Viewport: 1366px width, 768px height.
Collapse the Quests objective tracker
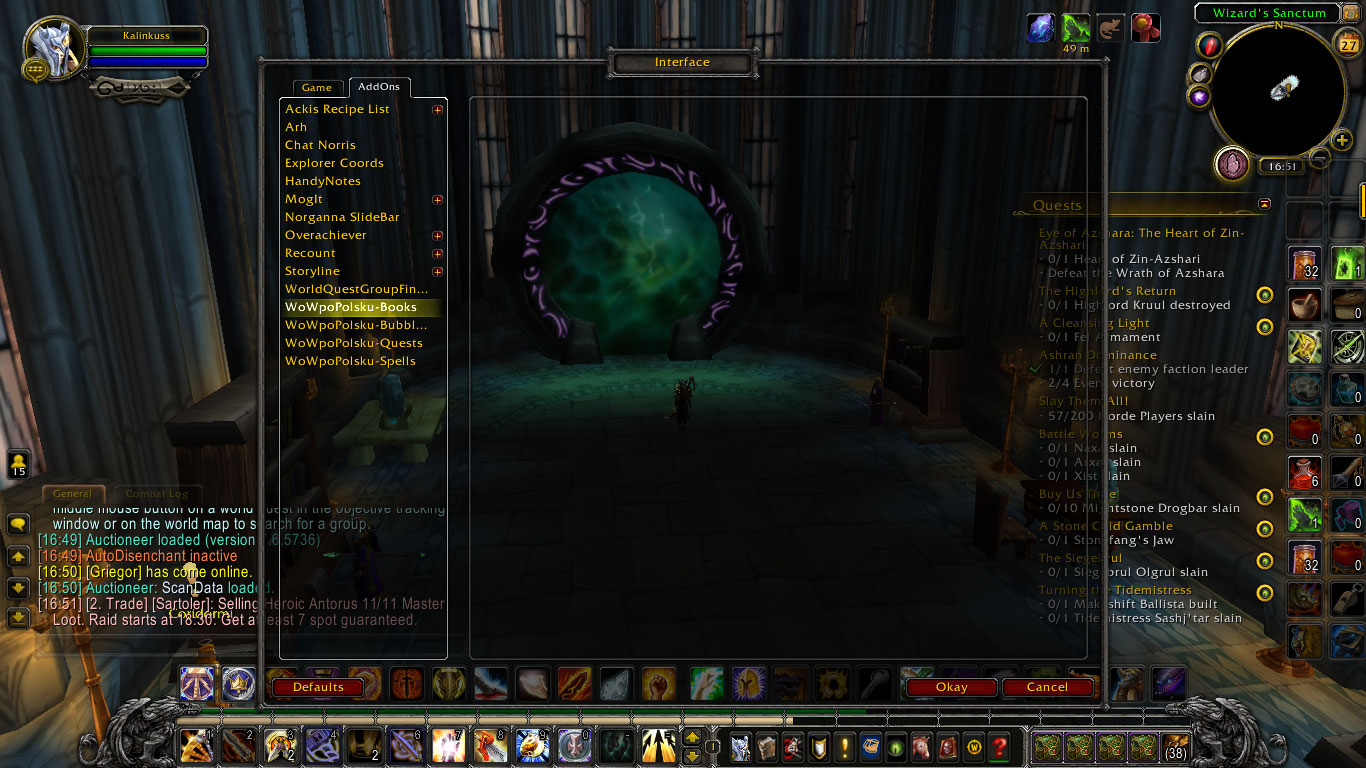pyautogui.click(x=1264, y=203)
